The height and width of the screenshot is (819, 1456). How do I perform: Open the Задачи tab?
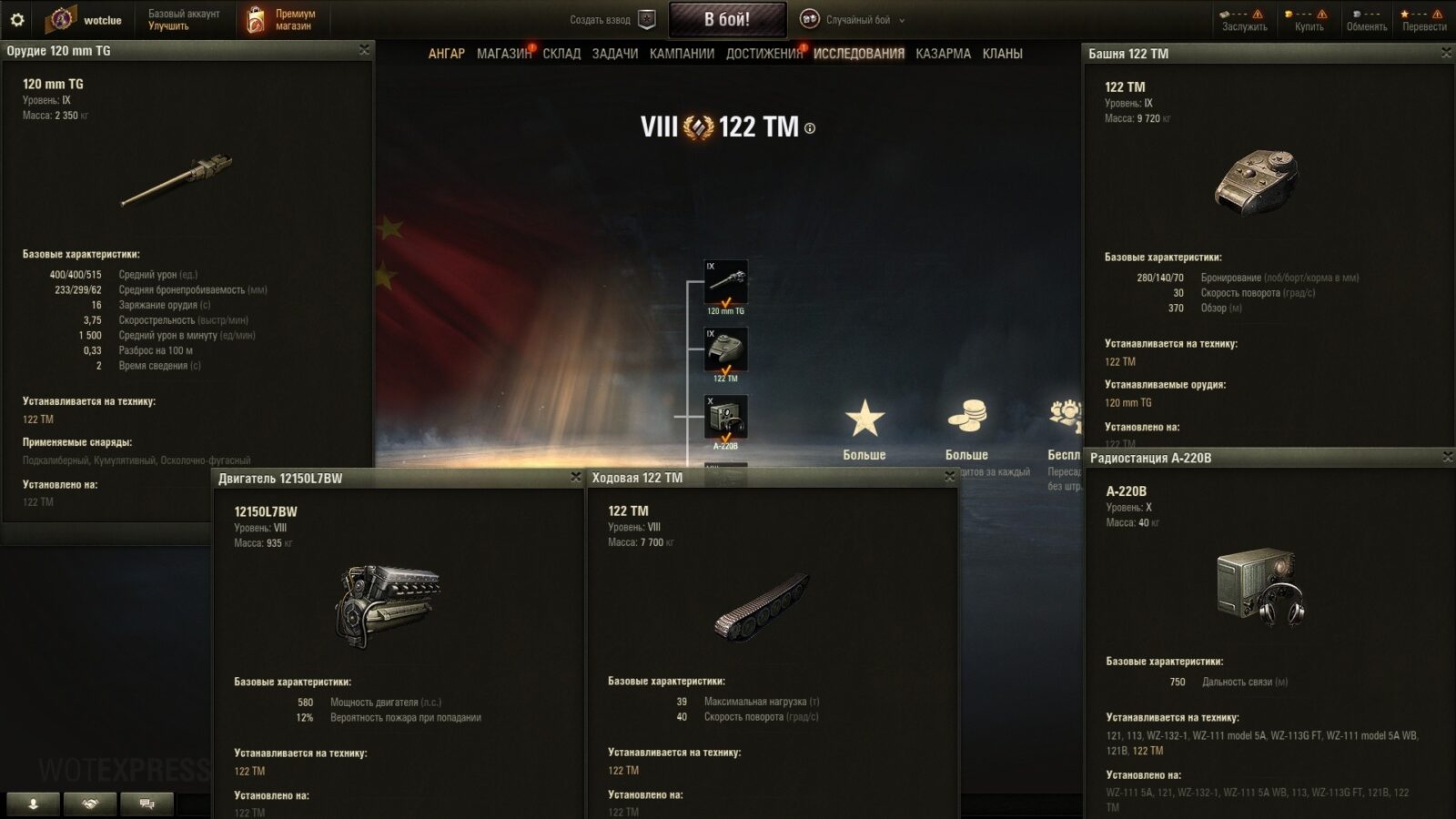point(614,54)
